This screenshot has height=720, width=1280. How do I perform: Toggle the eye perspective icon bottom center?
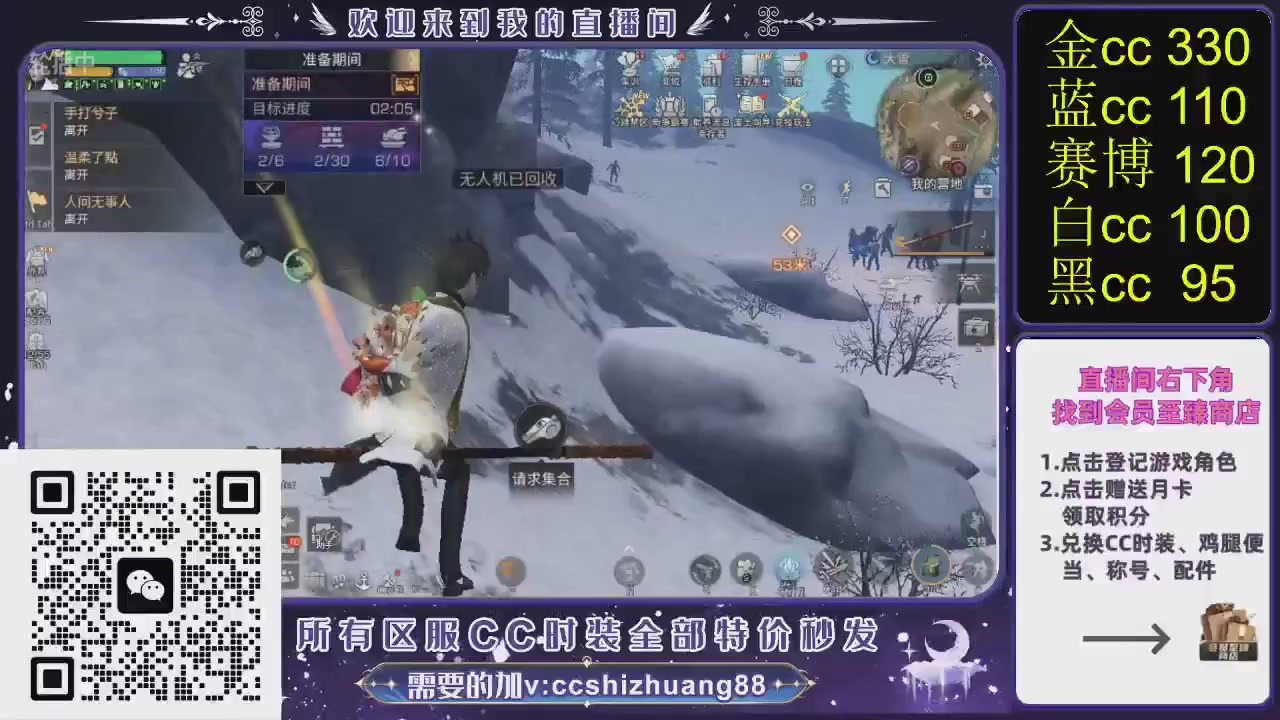tap(807, 188)
